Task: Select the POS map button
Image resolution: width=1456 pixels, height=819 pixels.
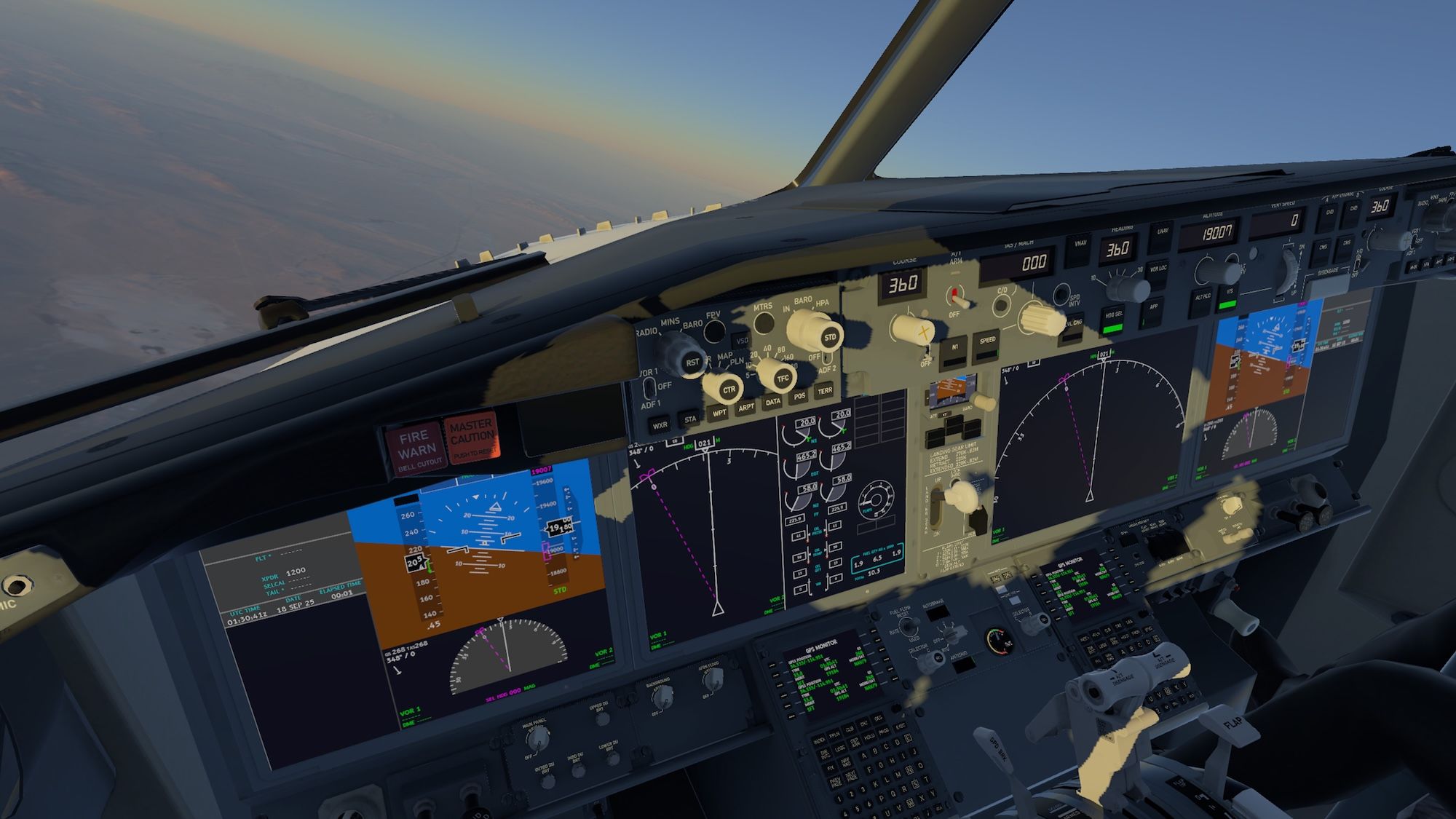Action: pos(799,397)
